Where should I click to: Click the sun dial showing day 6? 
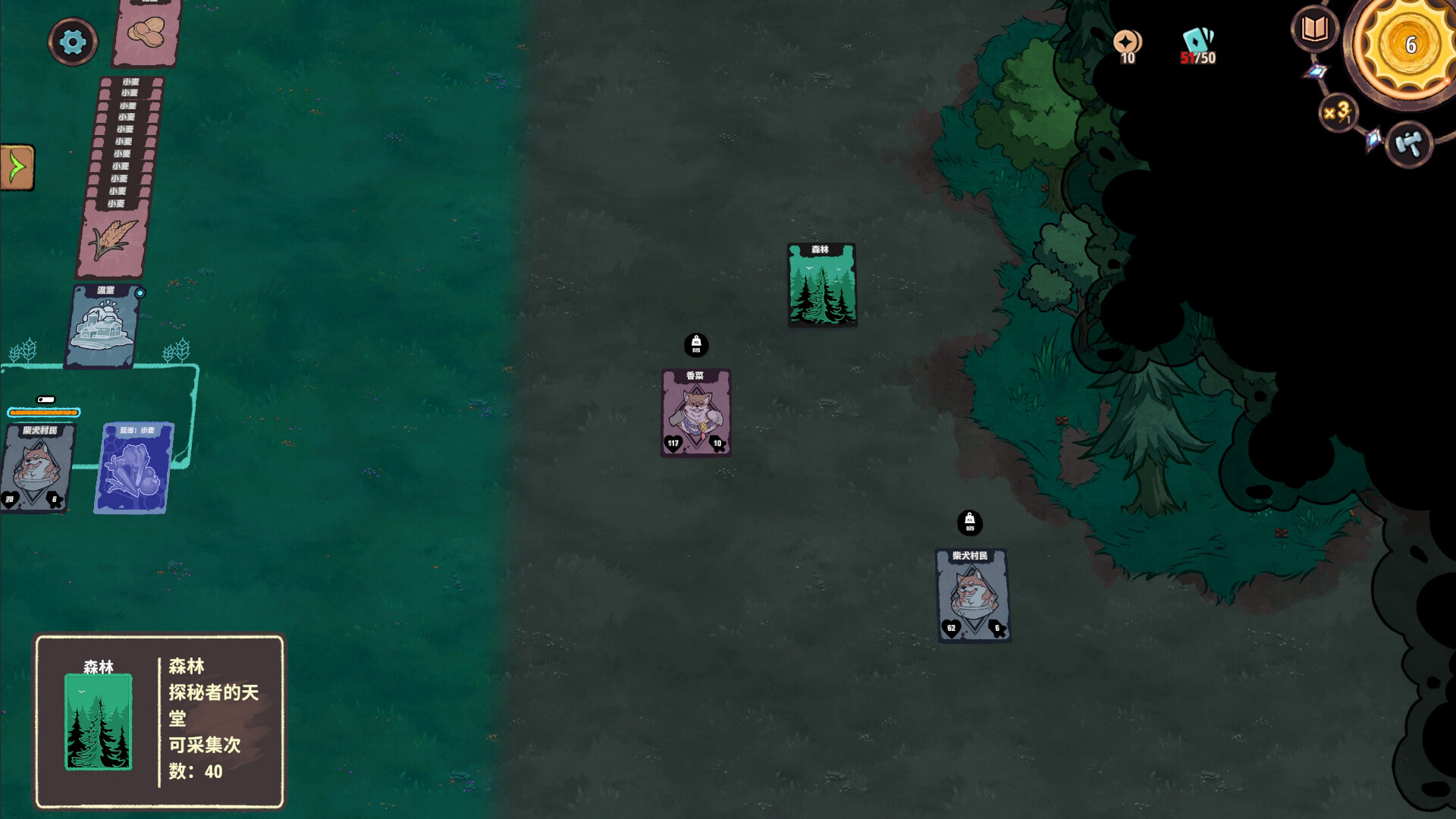point(1410,44)
